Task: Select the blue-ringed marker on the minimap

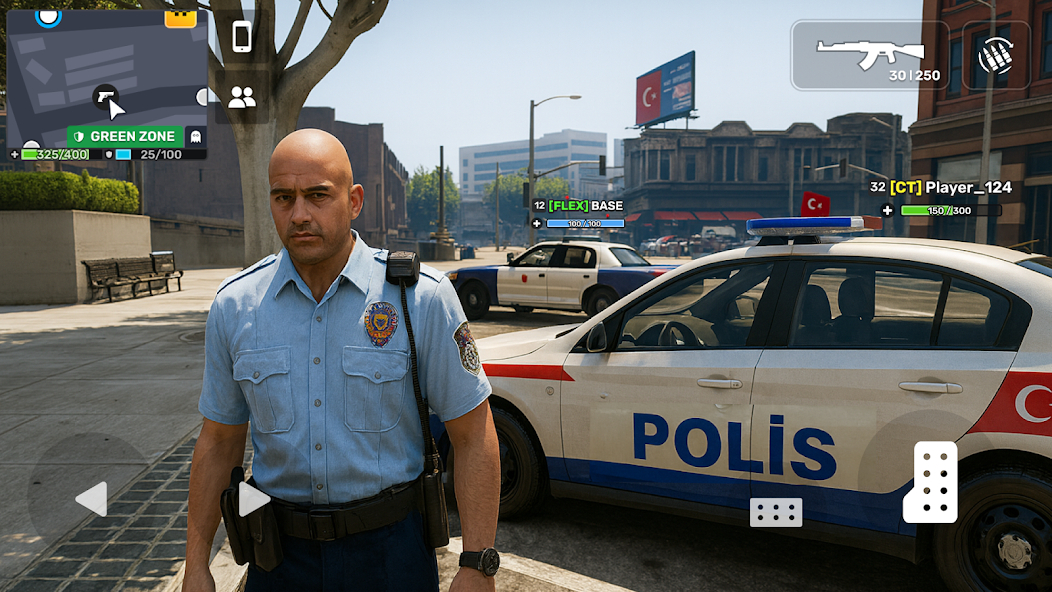Action: (x=48, y=16)
